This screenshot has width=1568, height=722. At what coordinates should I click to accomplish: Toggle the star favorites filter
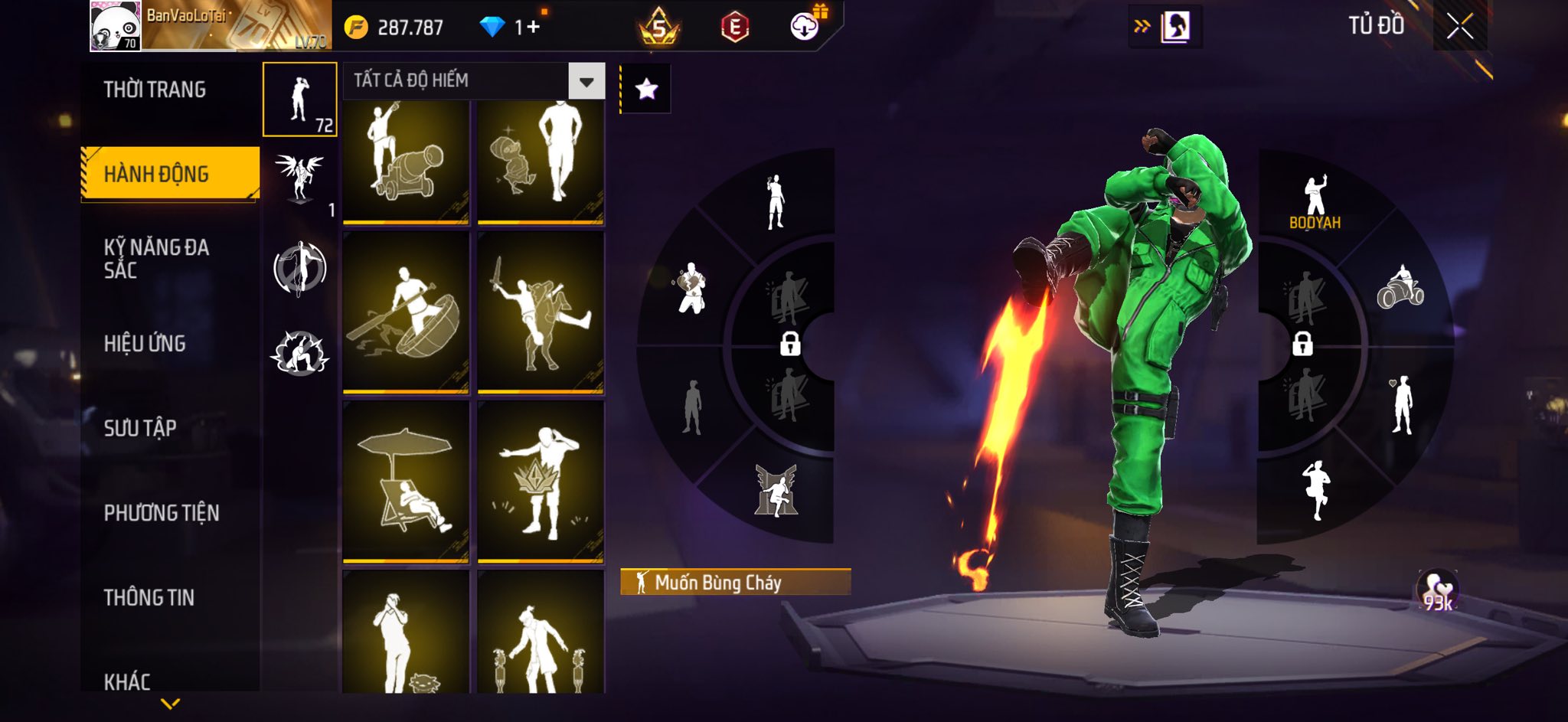646,90
